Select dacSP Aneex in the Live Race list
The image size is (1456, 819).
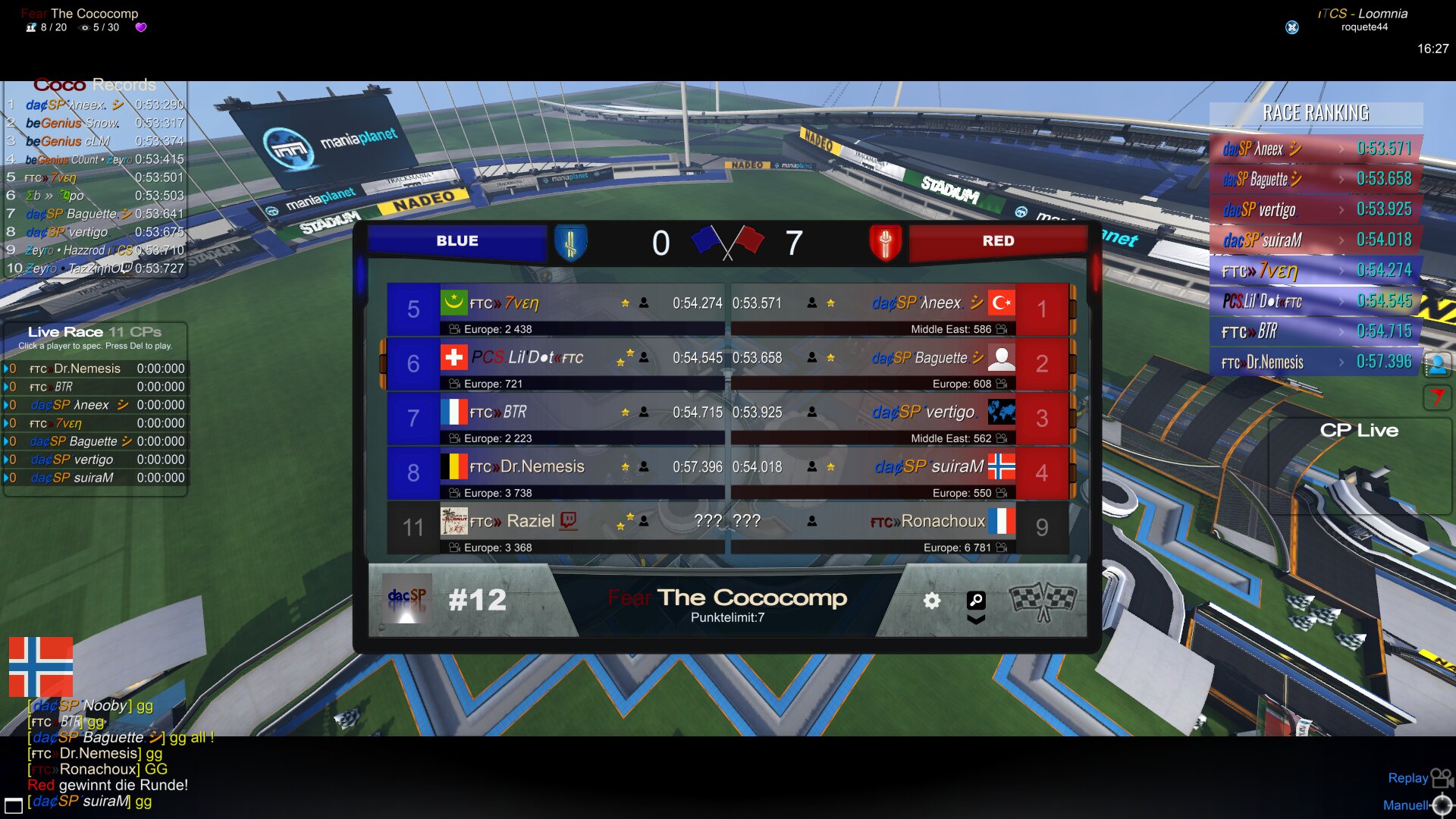pos(79,405)
